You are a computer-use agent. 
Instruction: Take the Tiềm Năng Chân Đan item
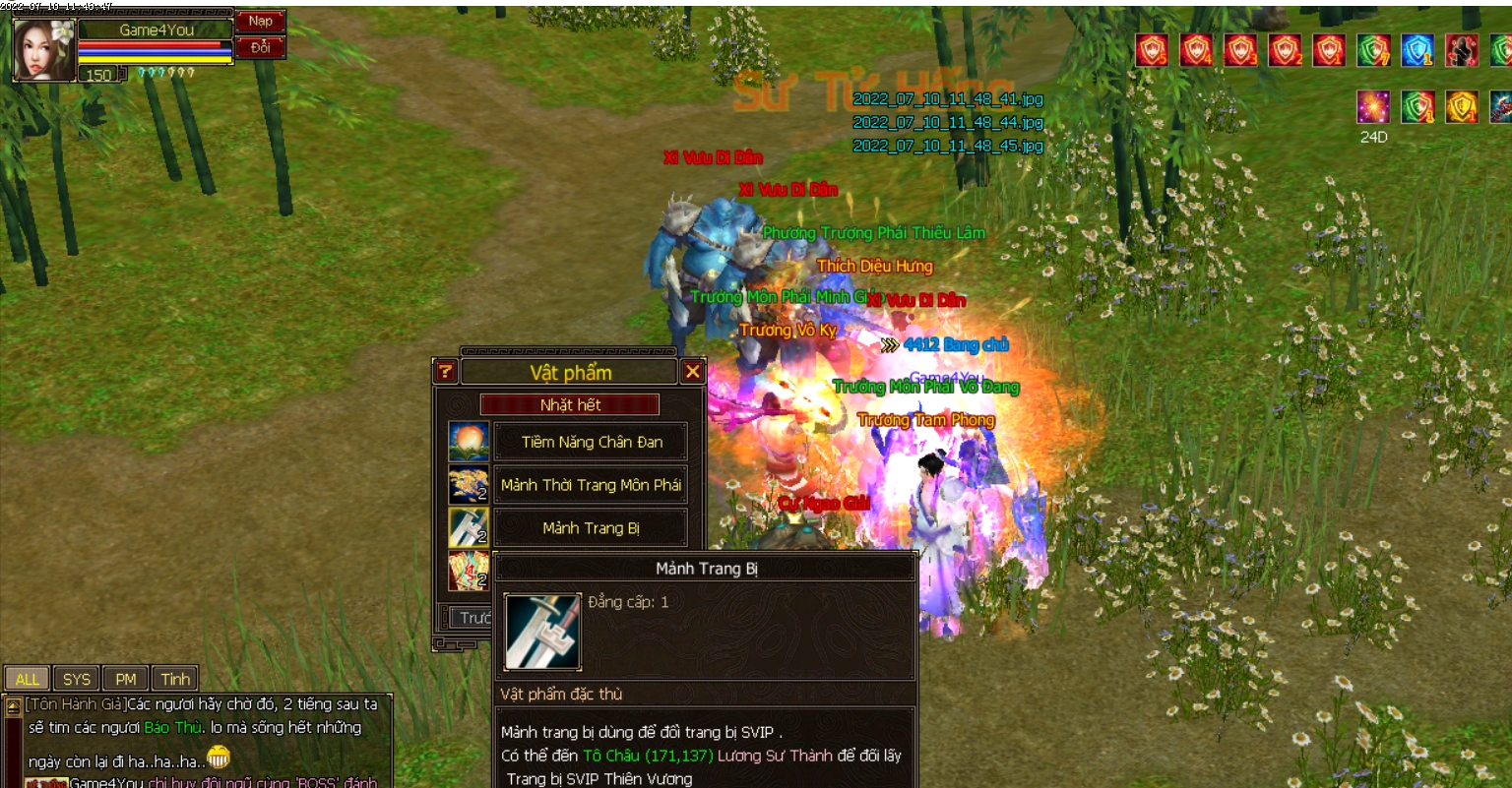coord(591,442)
